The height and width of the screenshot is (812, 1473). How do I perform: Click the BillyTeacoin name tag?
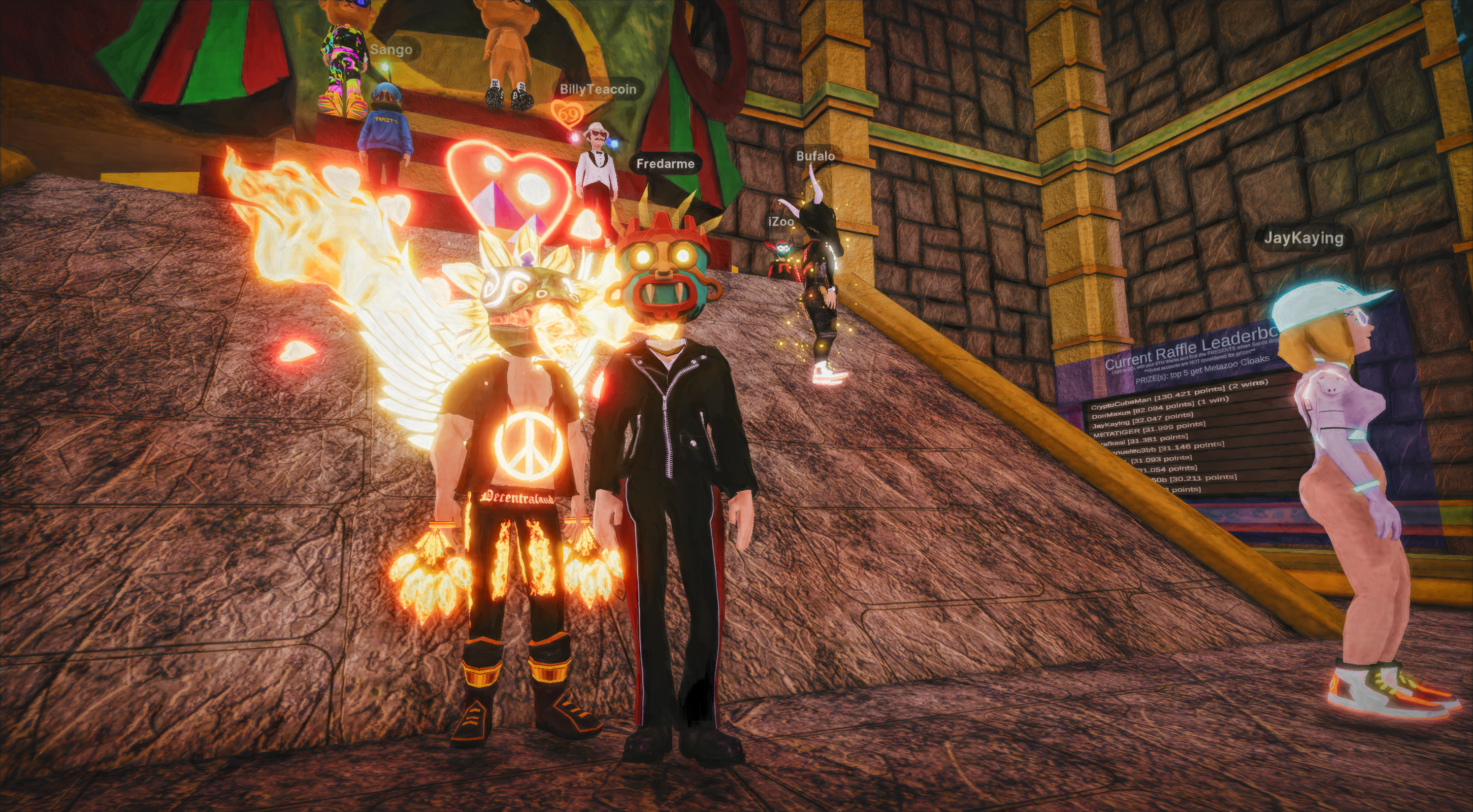[598, 89]
